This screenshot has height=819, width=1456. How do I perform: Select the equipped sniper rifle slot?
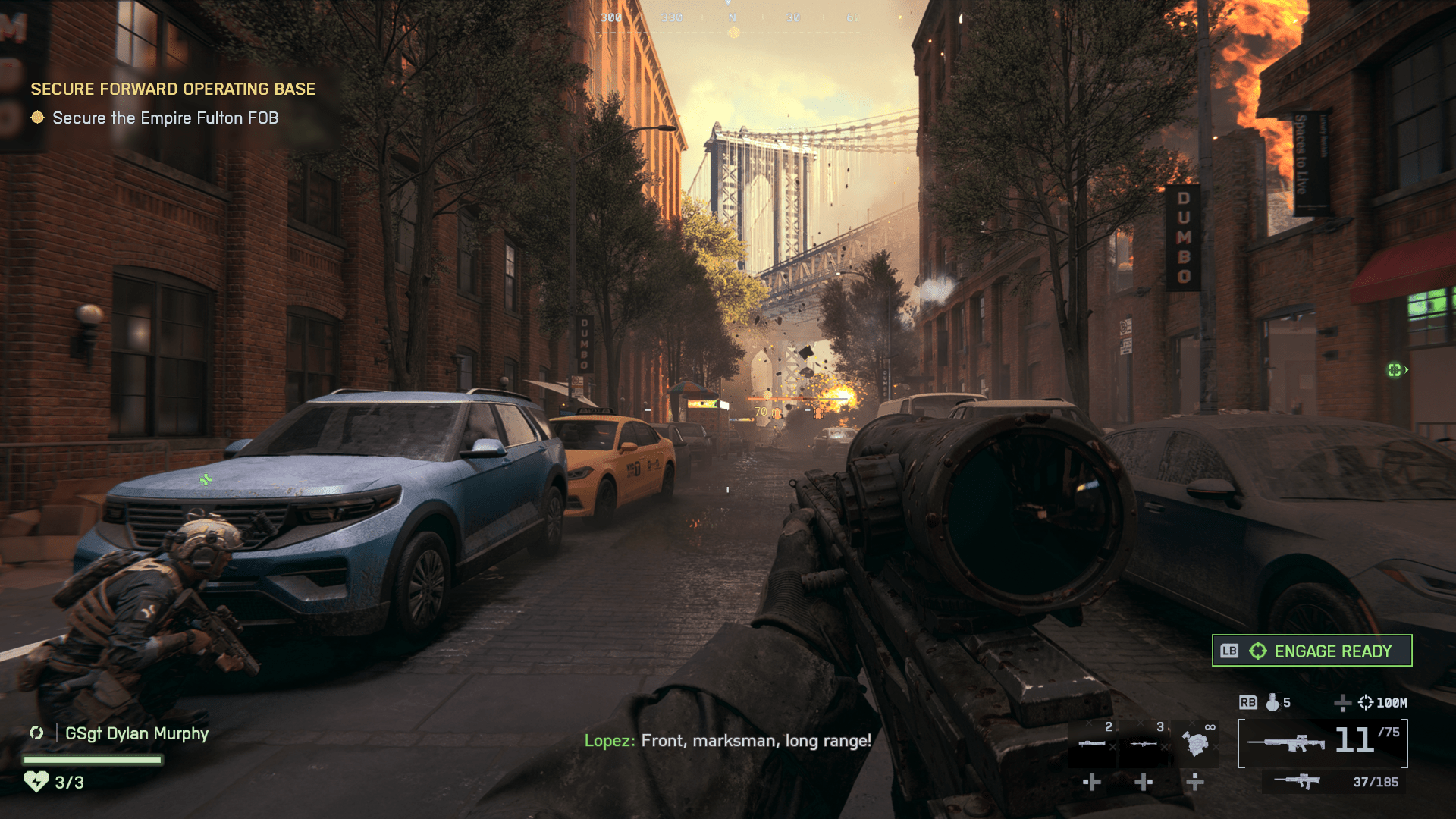[1323, 742]
